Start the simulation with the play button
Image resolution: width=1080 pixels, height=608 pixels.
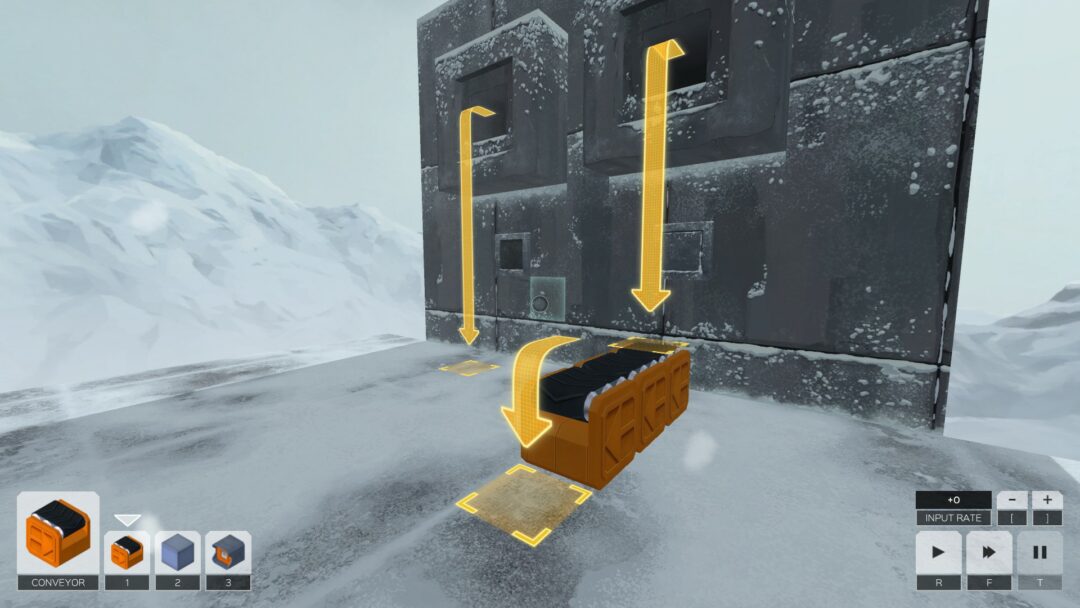[x=938, y=552]
